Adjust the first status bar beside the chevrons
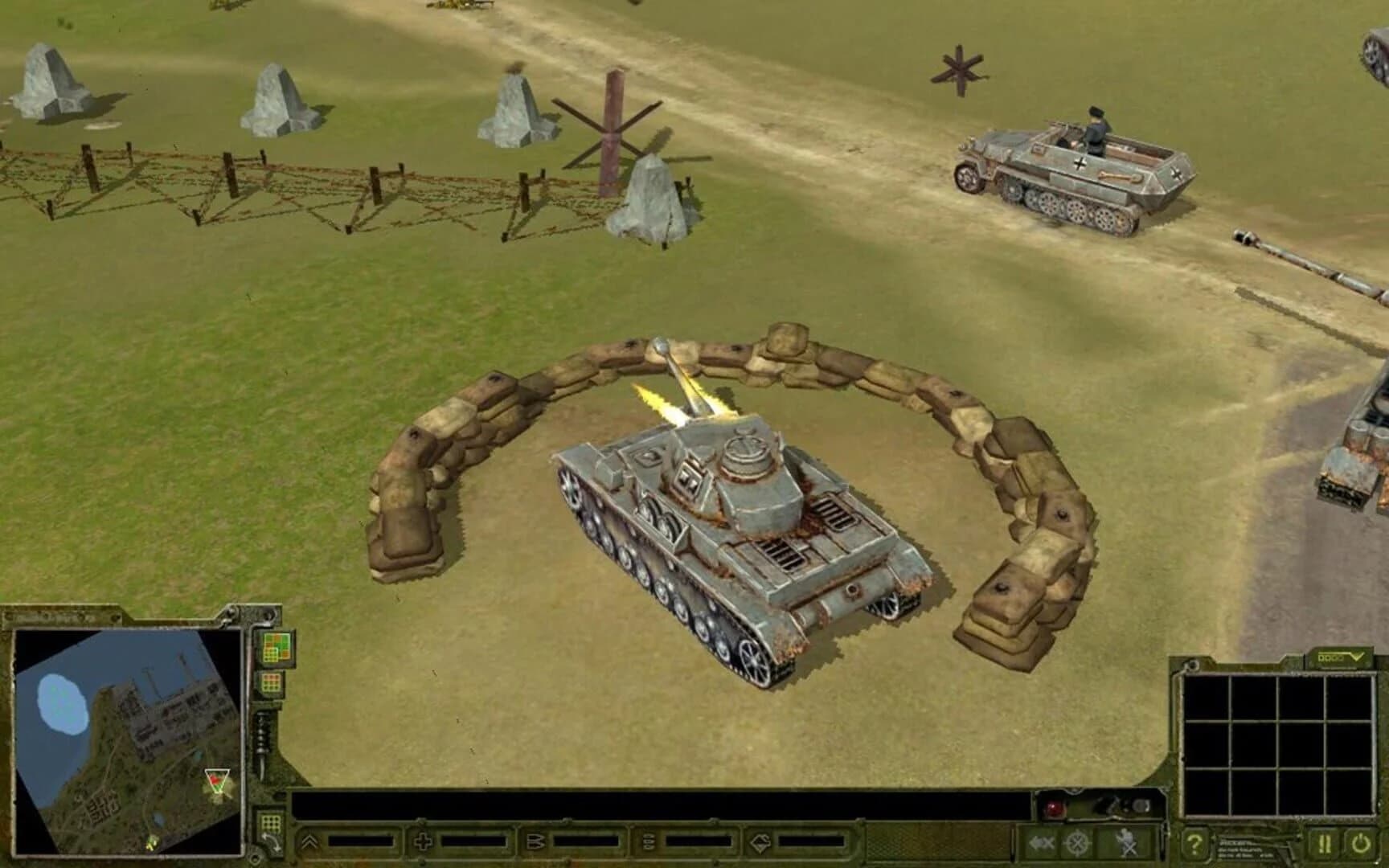The image size is (1389, 868). [x=359, y=841]
